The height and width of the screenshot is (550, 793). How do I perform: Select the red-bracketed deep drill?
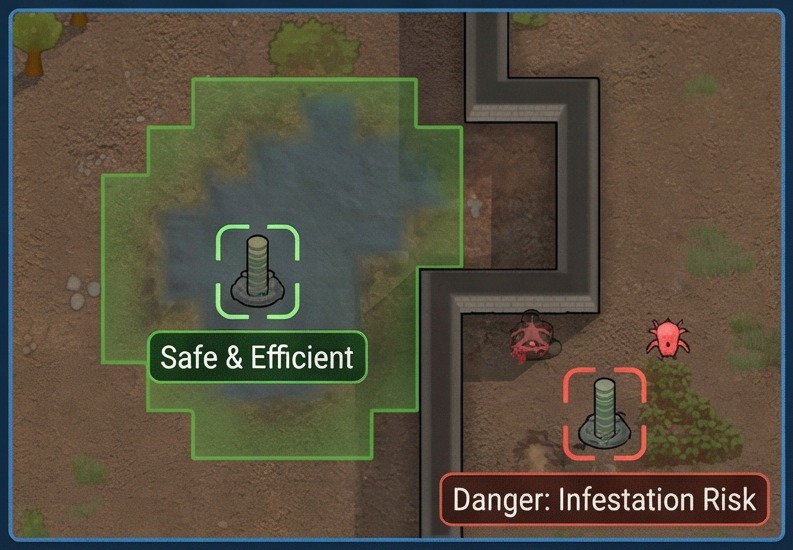[x=604, y=411]
